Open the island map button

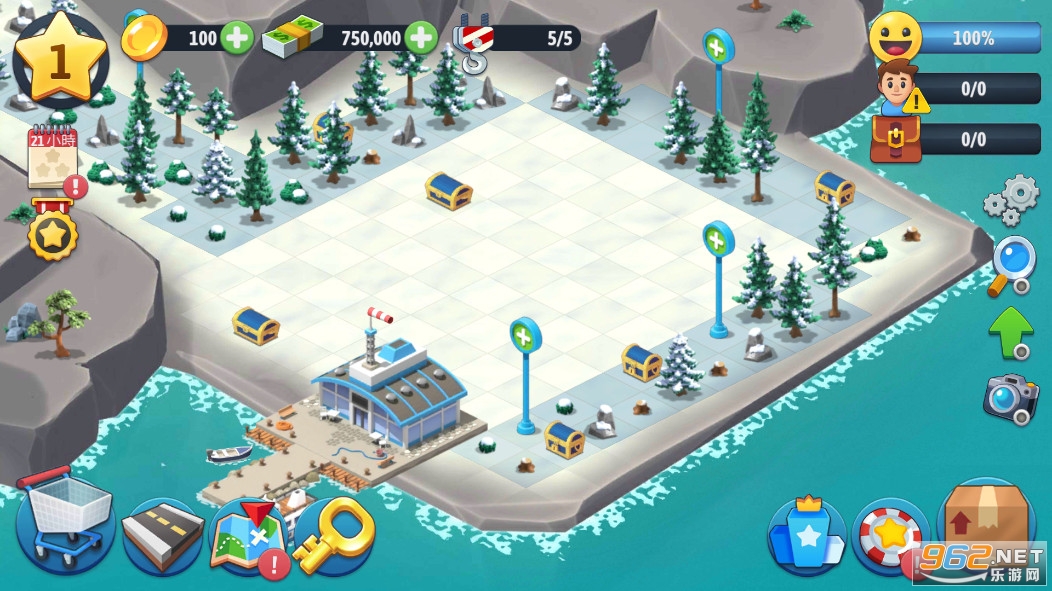coord(246,537)
